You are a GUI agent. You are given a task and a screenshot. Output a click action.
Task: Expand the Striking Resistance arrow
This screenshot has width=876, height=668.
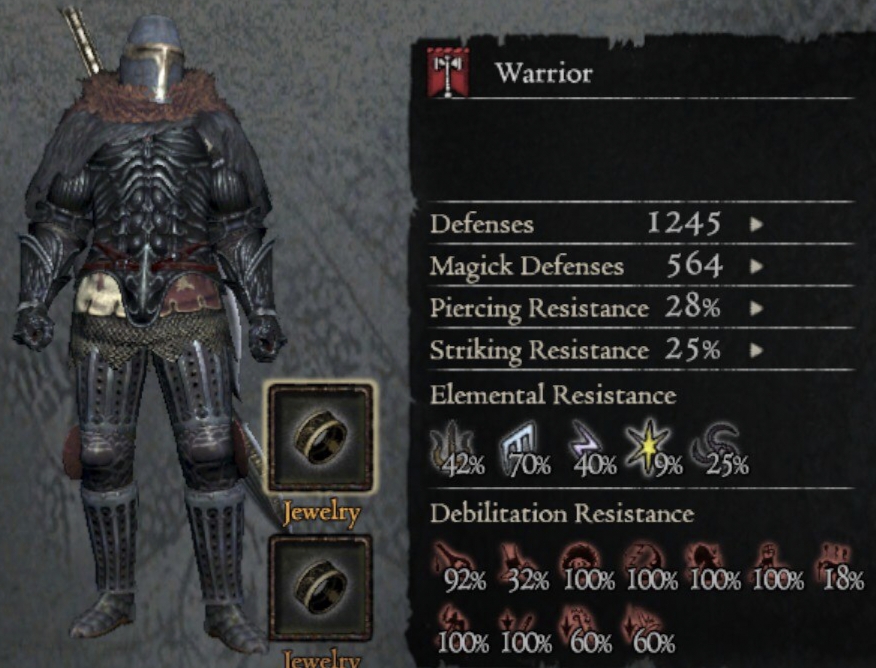pyautogui.click(x=757, y=351)
